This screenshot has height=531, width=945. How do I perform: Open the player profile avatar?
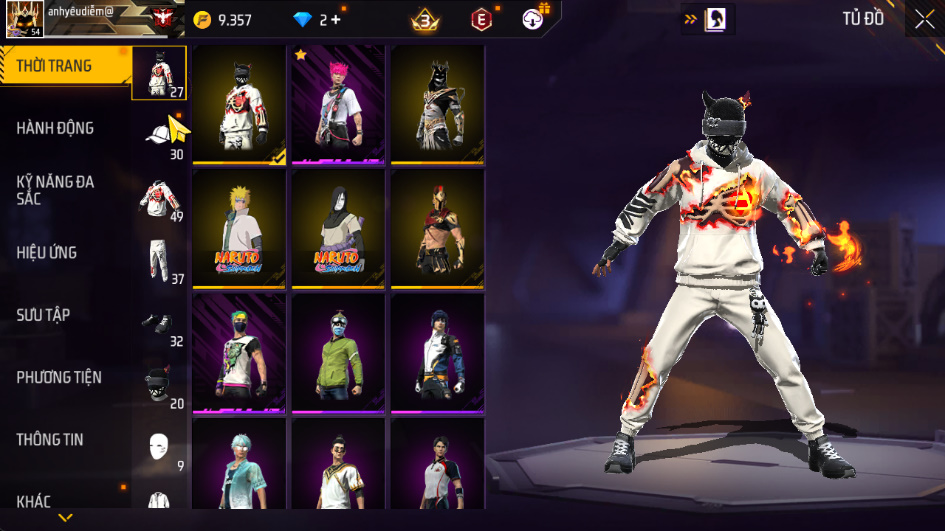[23, 20]
